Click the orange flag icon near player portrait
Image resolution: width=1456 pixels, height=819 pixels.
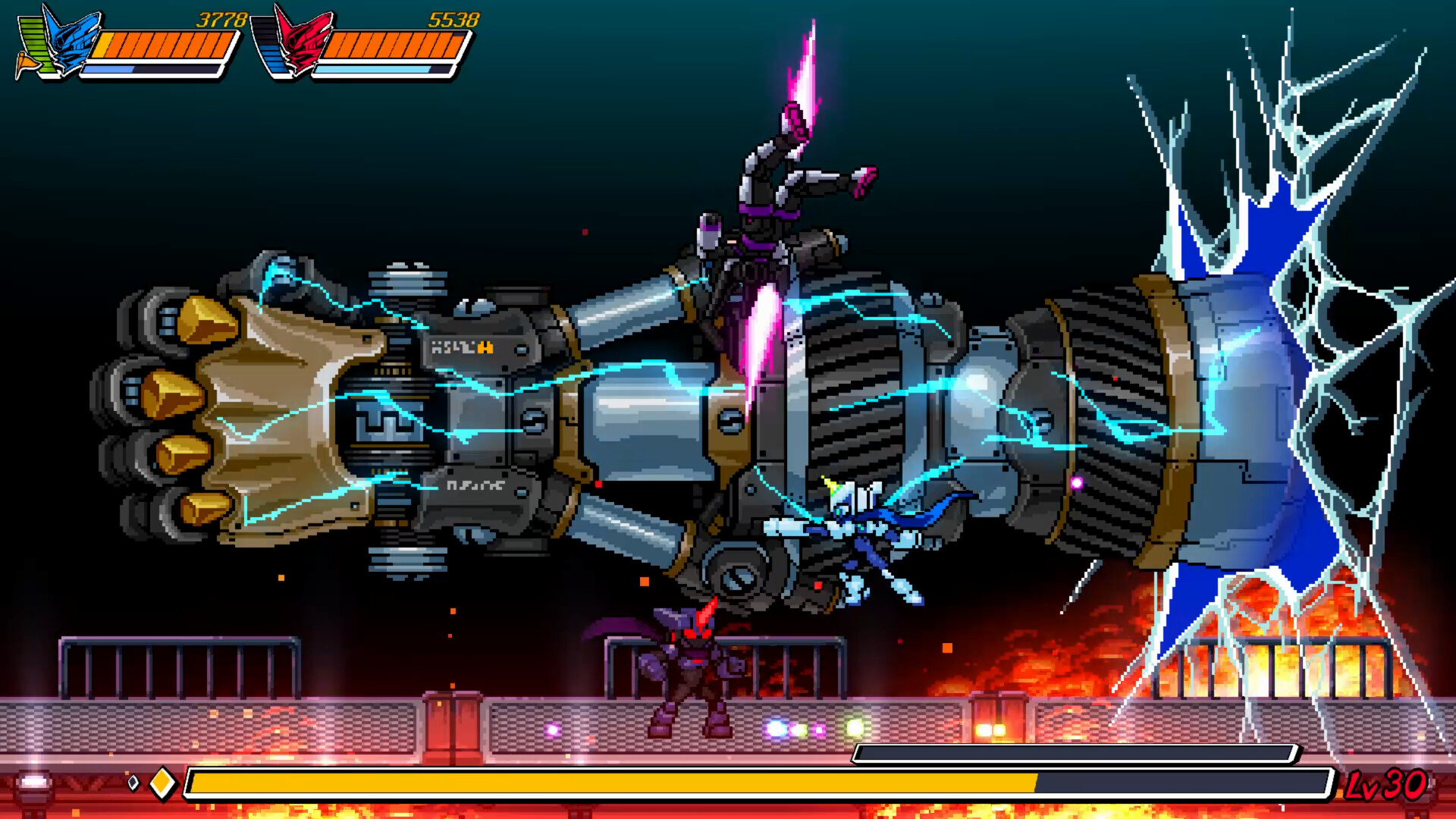[x=25, y=62]
